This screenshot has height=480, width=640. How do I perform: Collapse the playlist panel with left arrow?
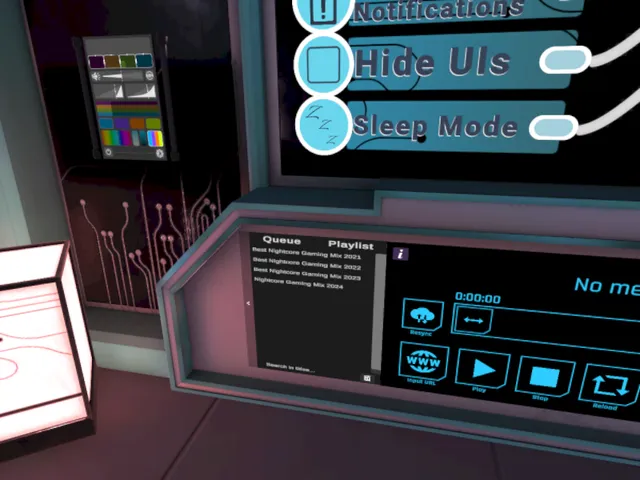tap(249, 303)
